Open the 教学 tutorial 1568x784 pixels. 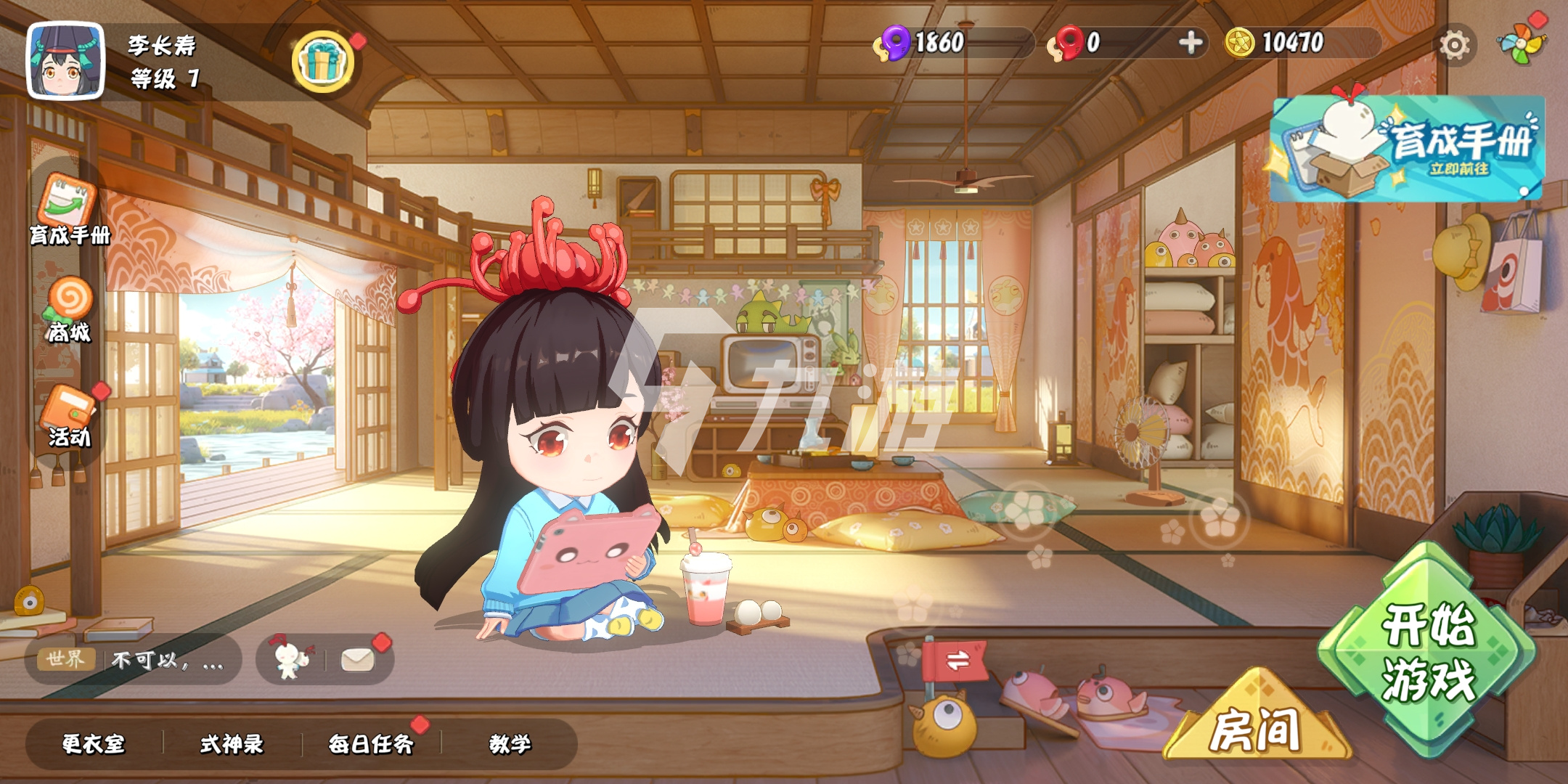point(510,744)
